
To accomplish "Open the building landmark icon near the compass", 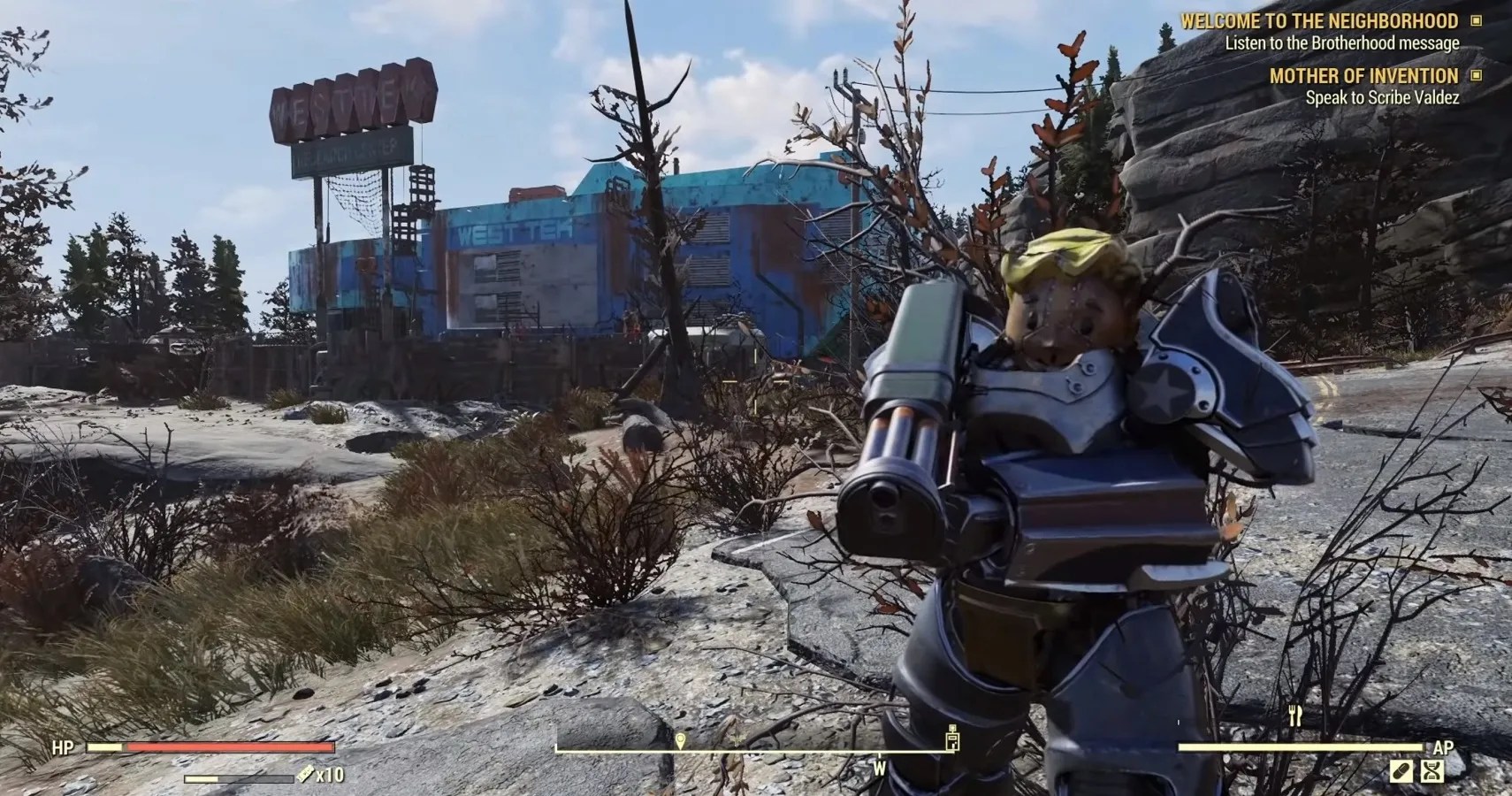I will 952,742.
